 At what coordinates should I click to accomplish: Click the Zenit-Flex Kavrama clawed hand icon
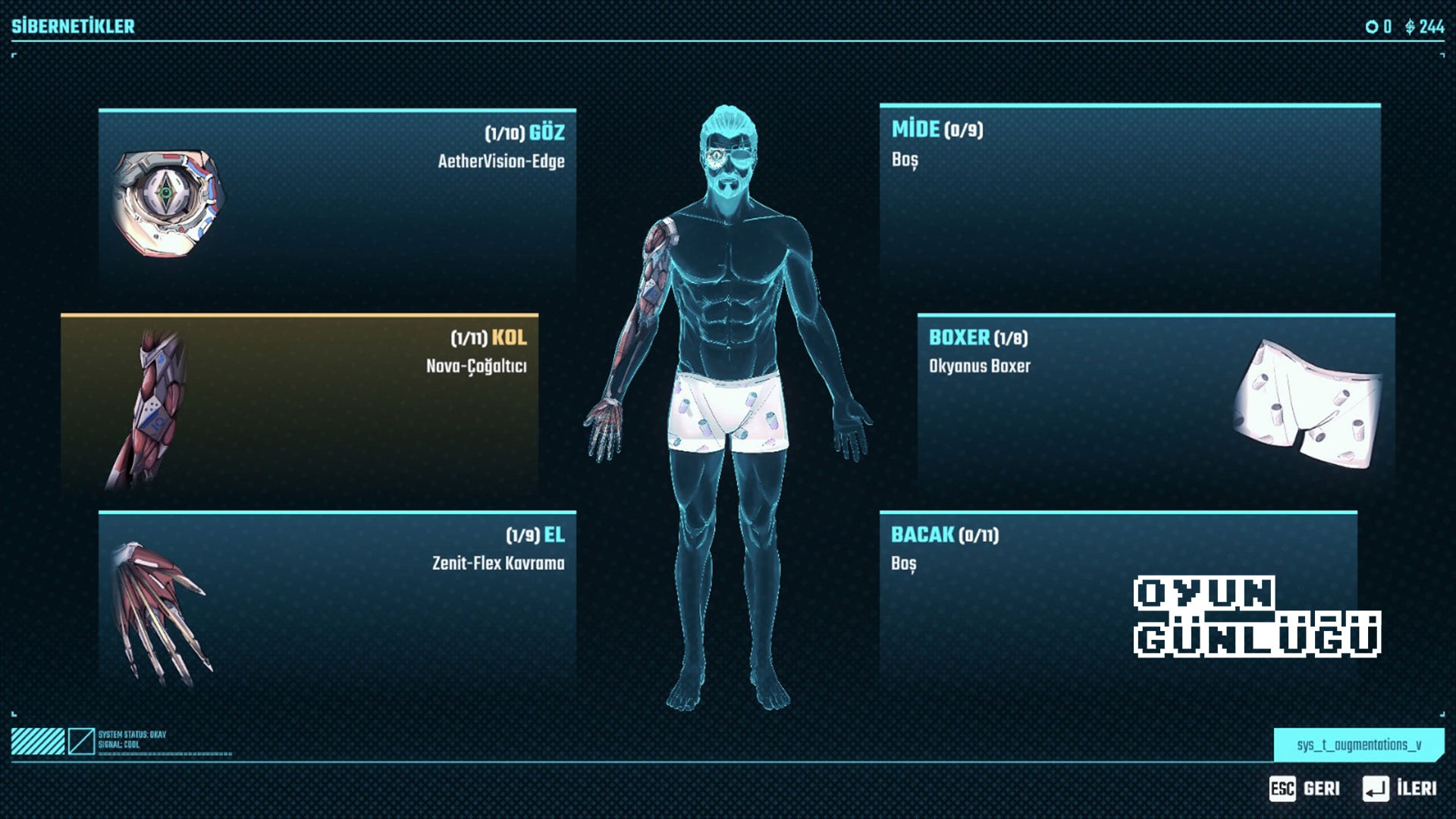tap(159, 610)
